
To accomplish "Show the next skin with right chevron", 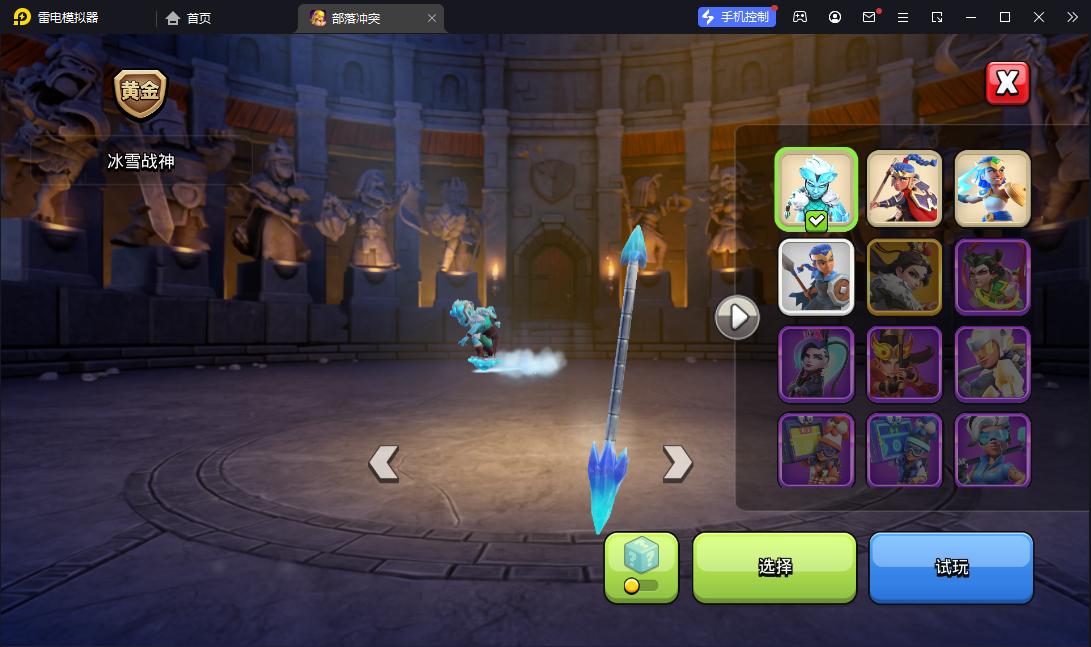I will click(677, 462).
